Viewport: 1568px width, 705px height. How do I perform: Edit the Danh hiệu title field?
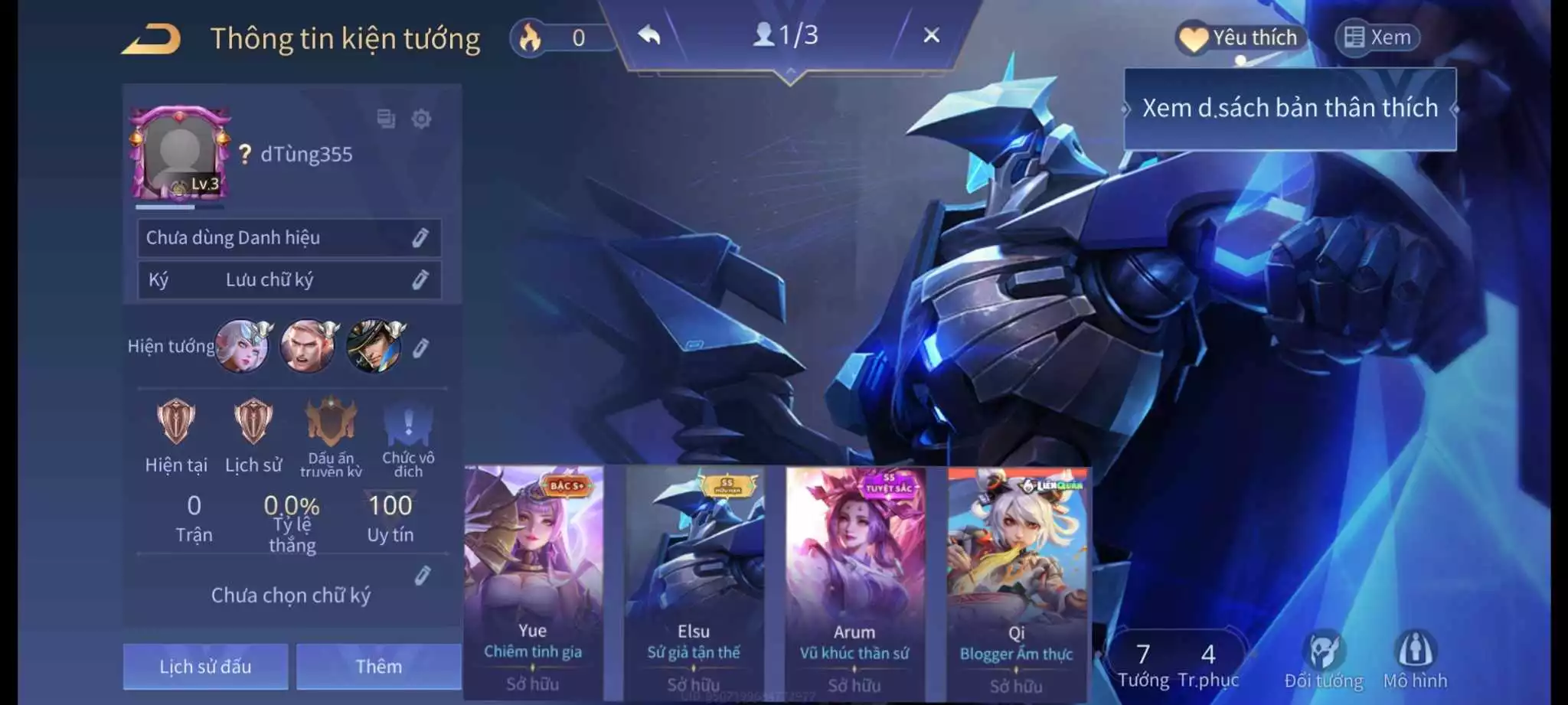420,237
